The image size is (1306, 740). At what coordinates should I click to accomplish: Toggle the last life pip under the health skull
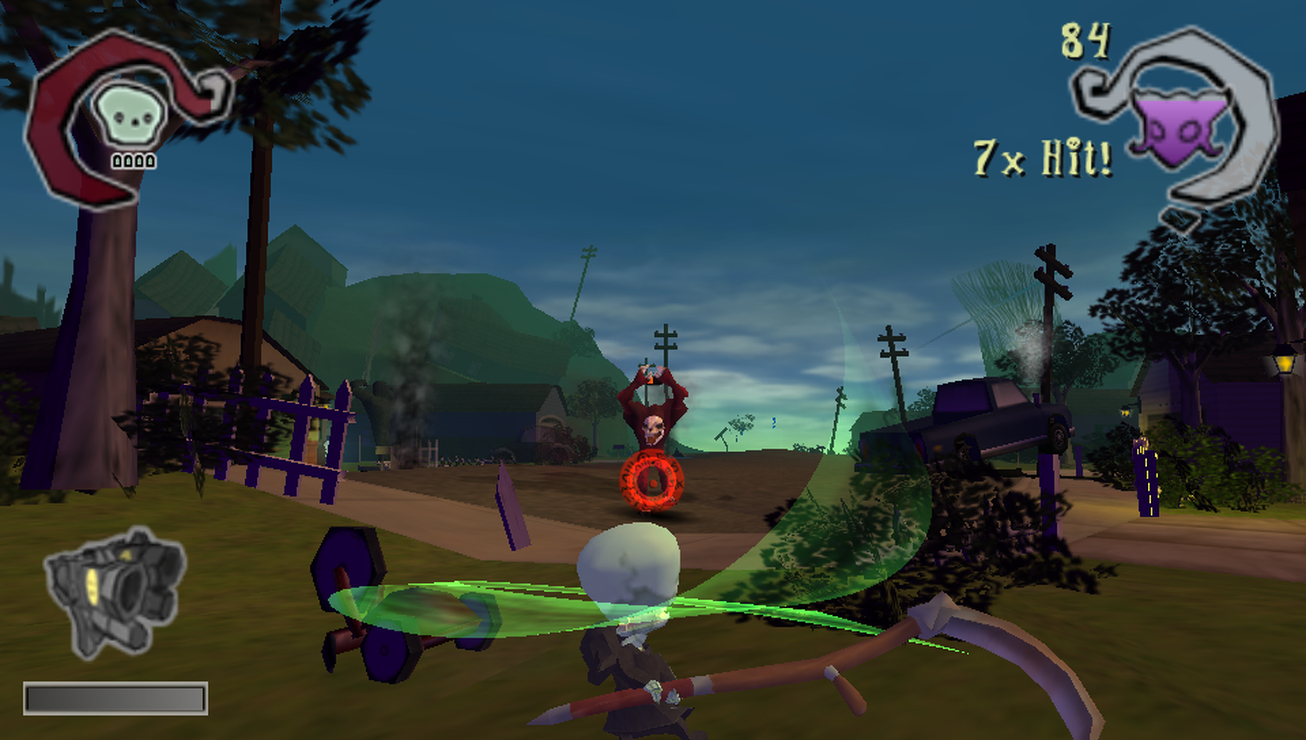click(x=149, y=160)
